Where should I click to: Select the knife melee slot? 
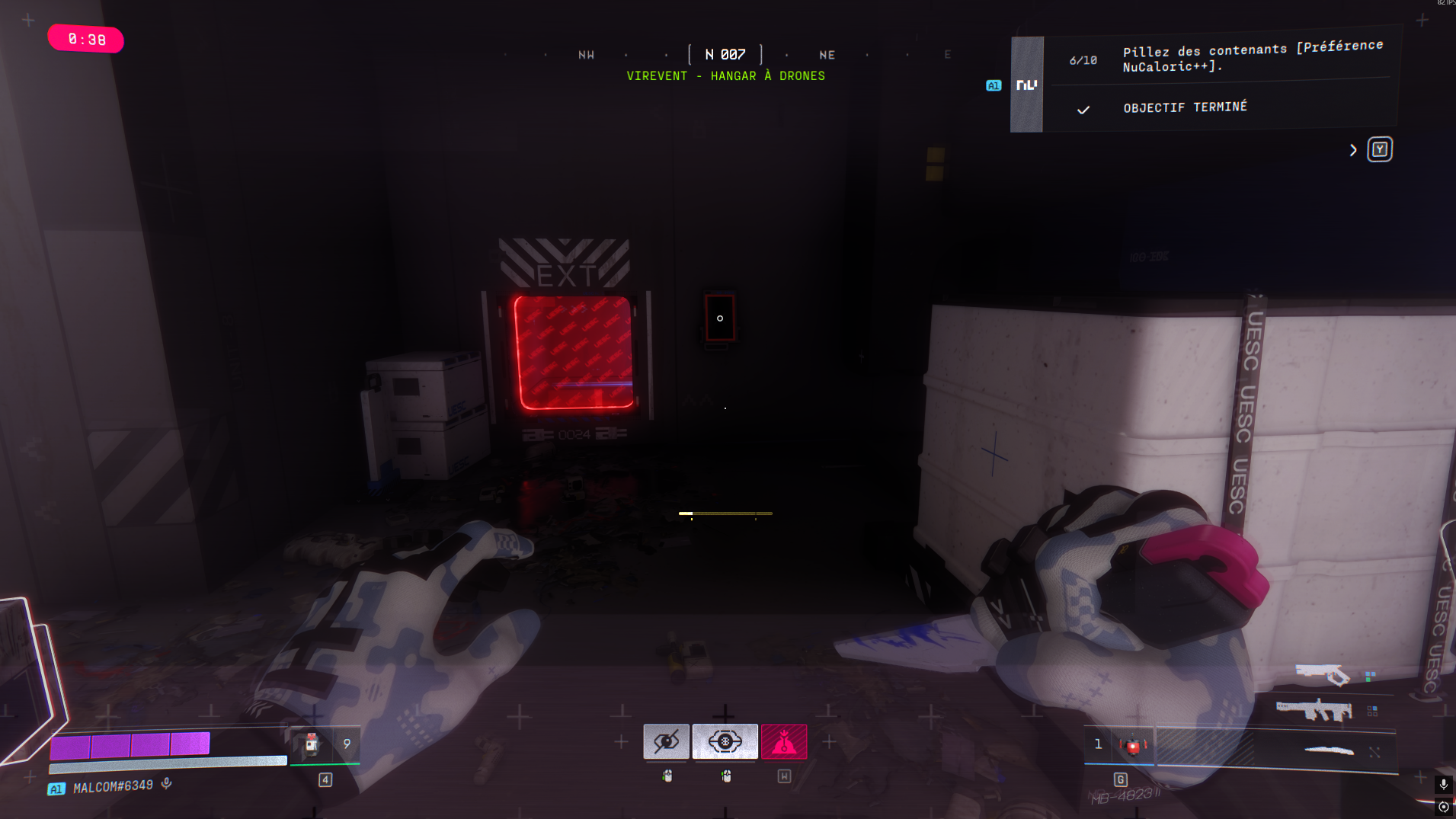[1329, 751]
